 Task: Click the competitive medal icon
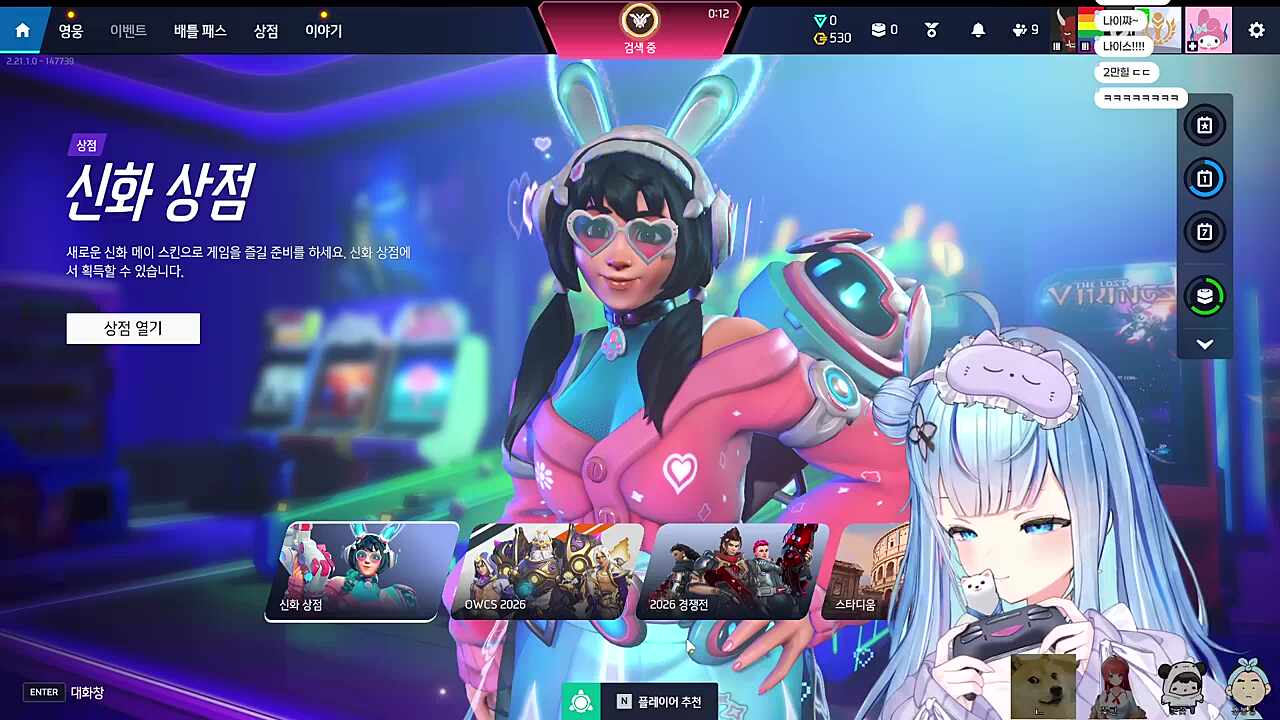pyautogui.click(x=930, y=29)
